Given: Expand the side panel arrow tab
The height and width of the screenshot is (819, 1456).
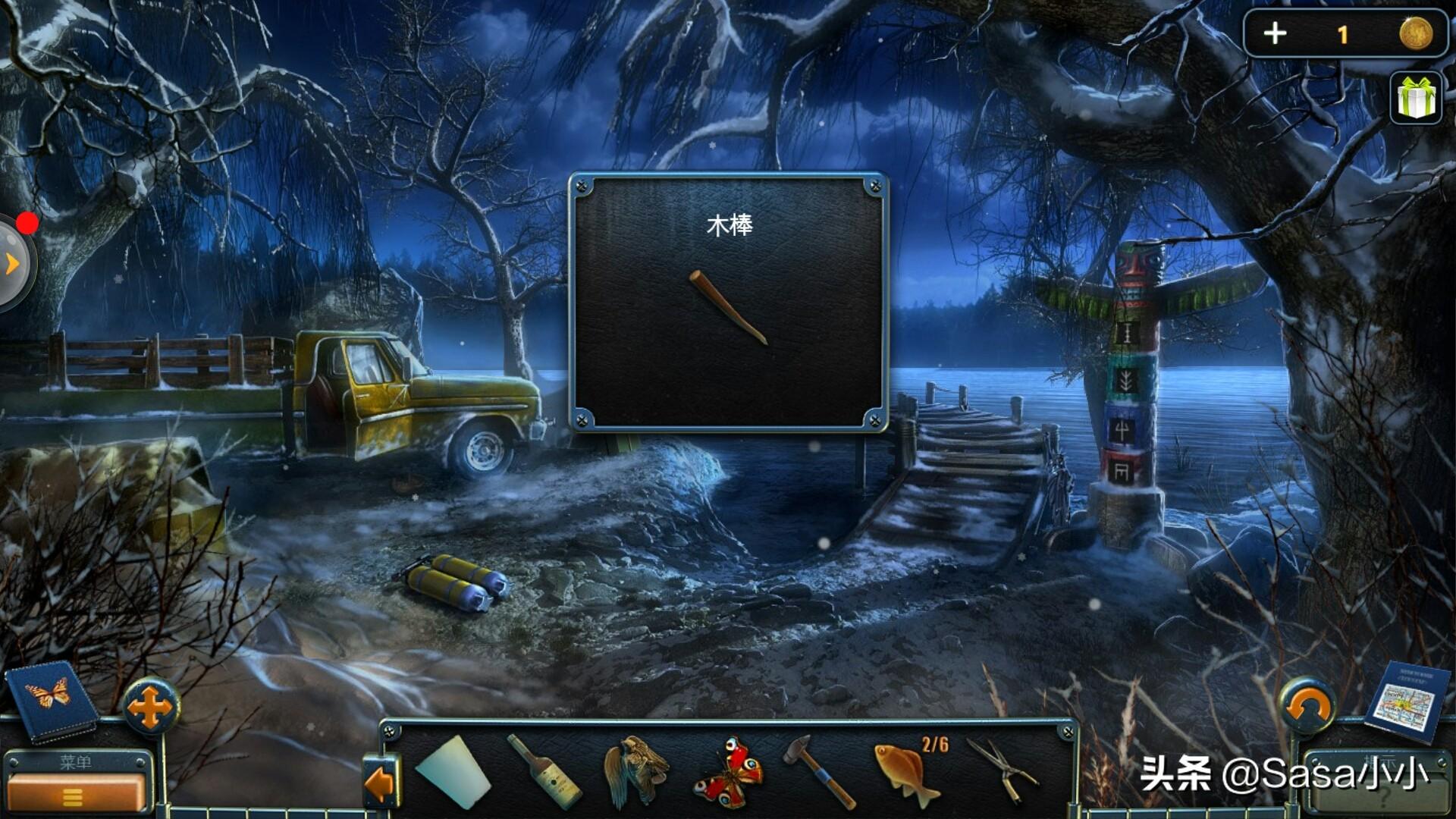Looking at the screenshot, I should point(12,264).
